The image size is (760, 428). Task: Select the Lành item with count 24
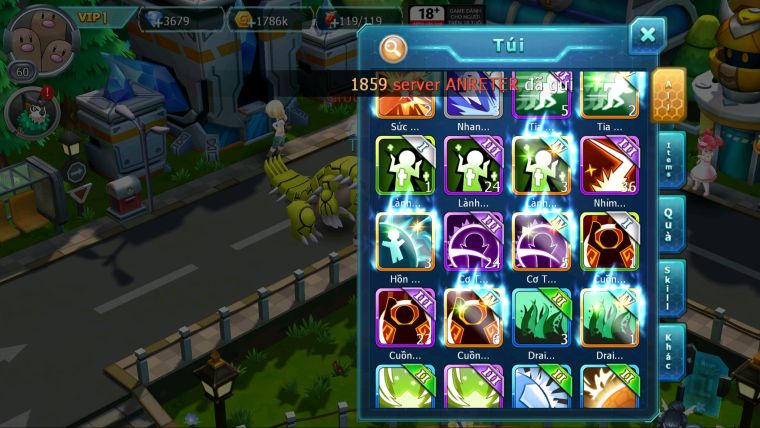[x=473, y=164]
